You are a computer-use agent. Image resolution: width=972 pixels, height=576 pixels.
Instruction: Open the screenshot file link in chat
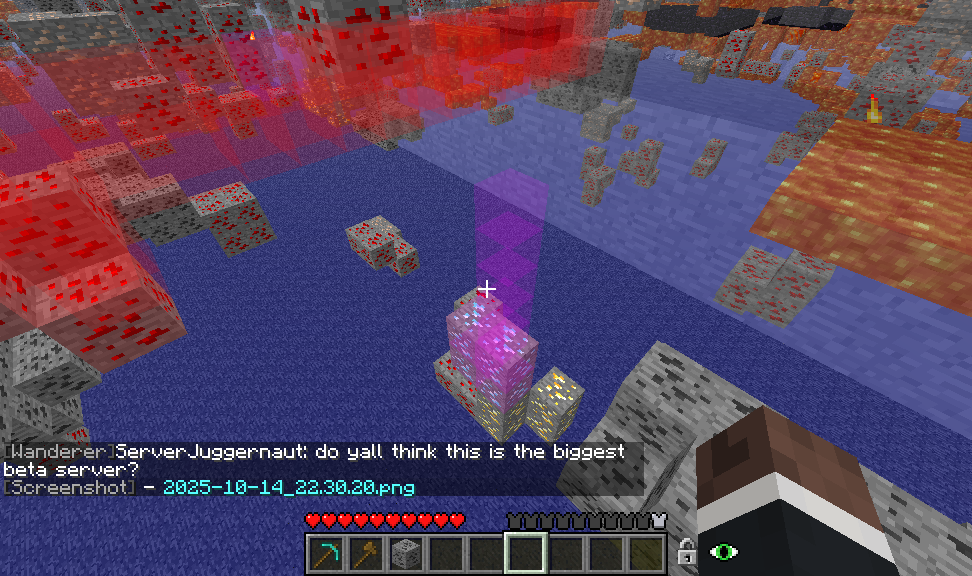pos(288,487)
